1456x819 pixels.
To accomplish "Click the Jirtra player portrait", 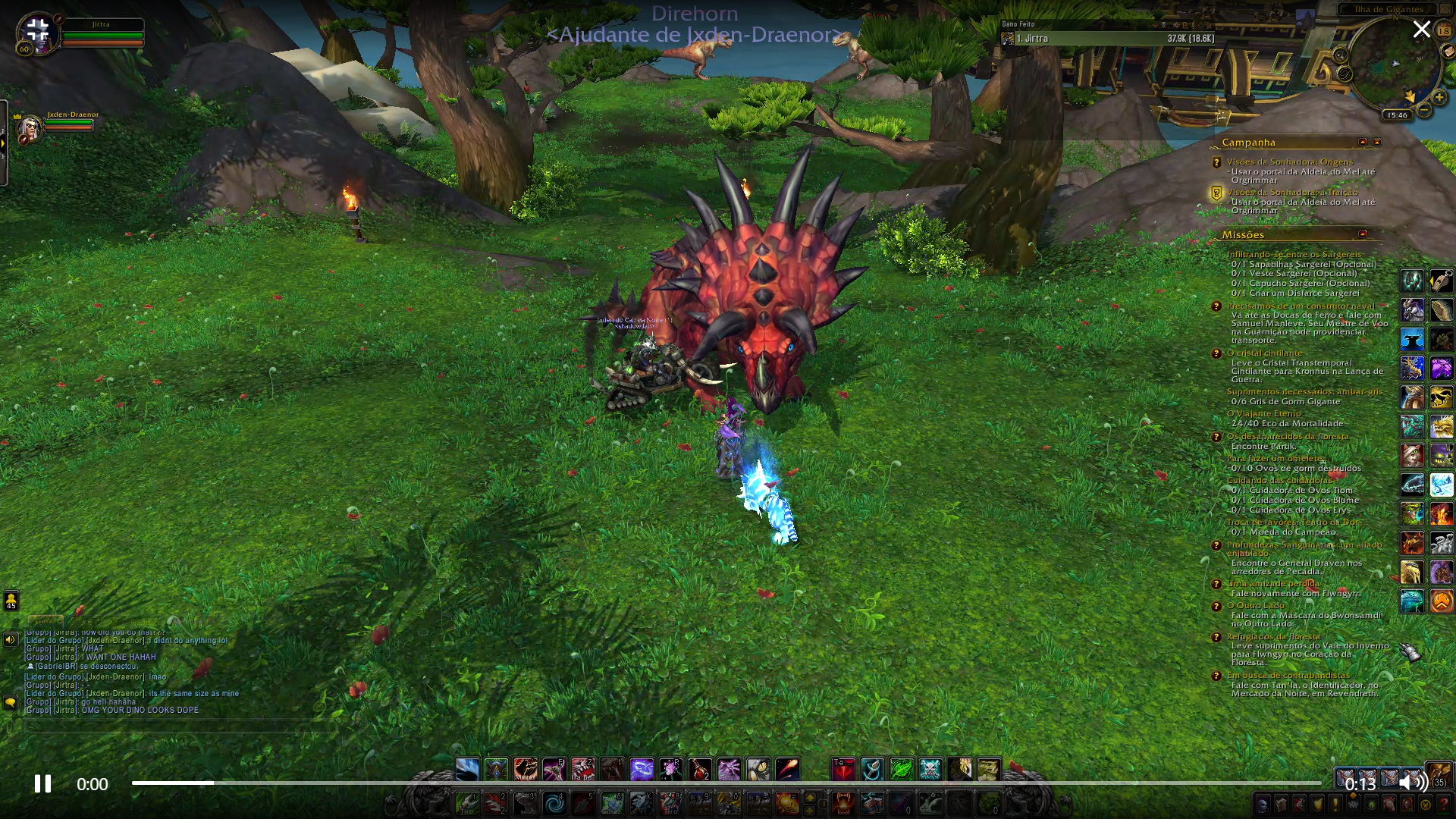I will point(38,34).
